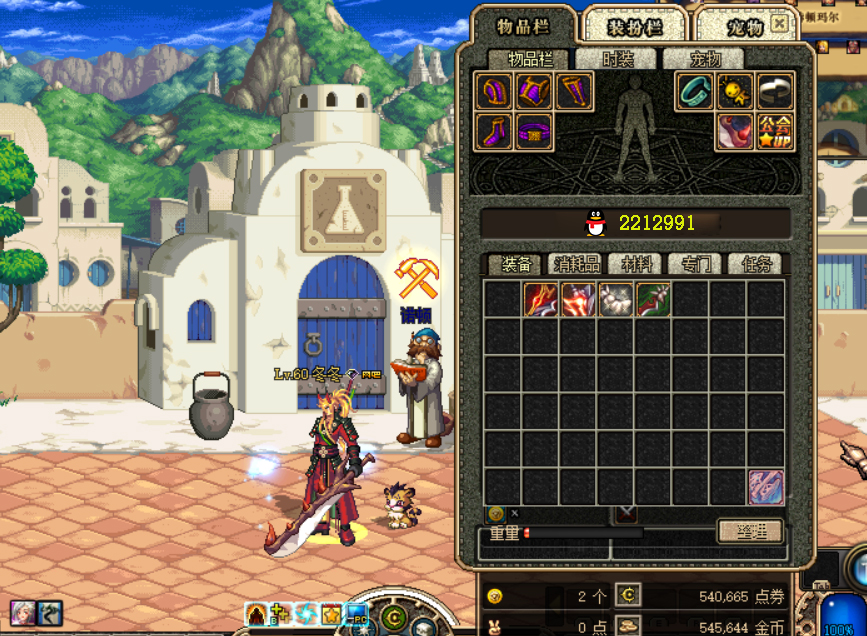
Task: Choose the purple belt equipment slot
Action: click(x=534, y=132)
